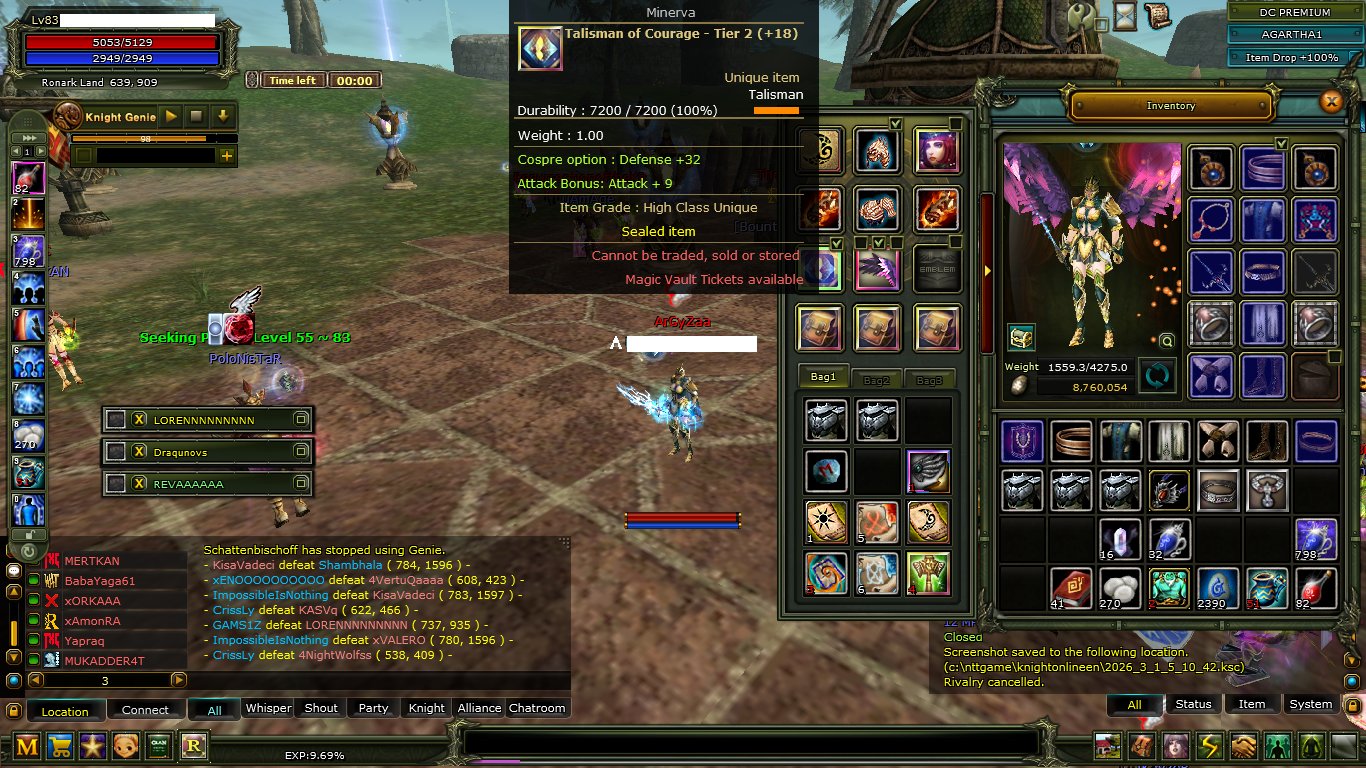Open the in-game shop cart icon

(60, 746)
